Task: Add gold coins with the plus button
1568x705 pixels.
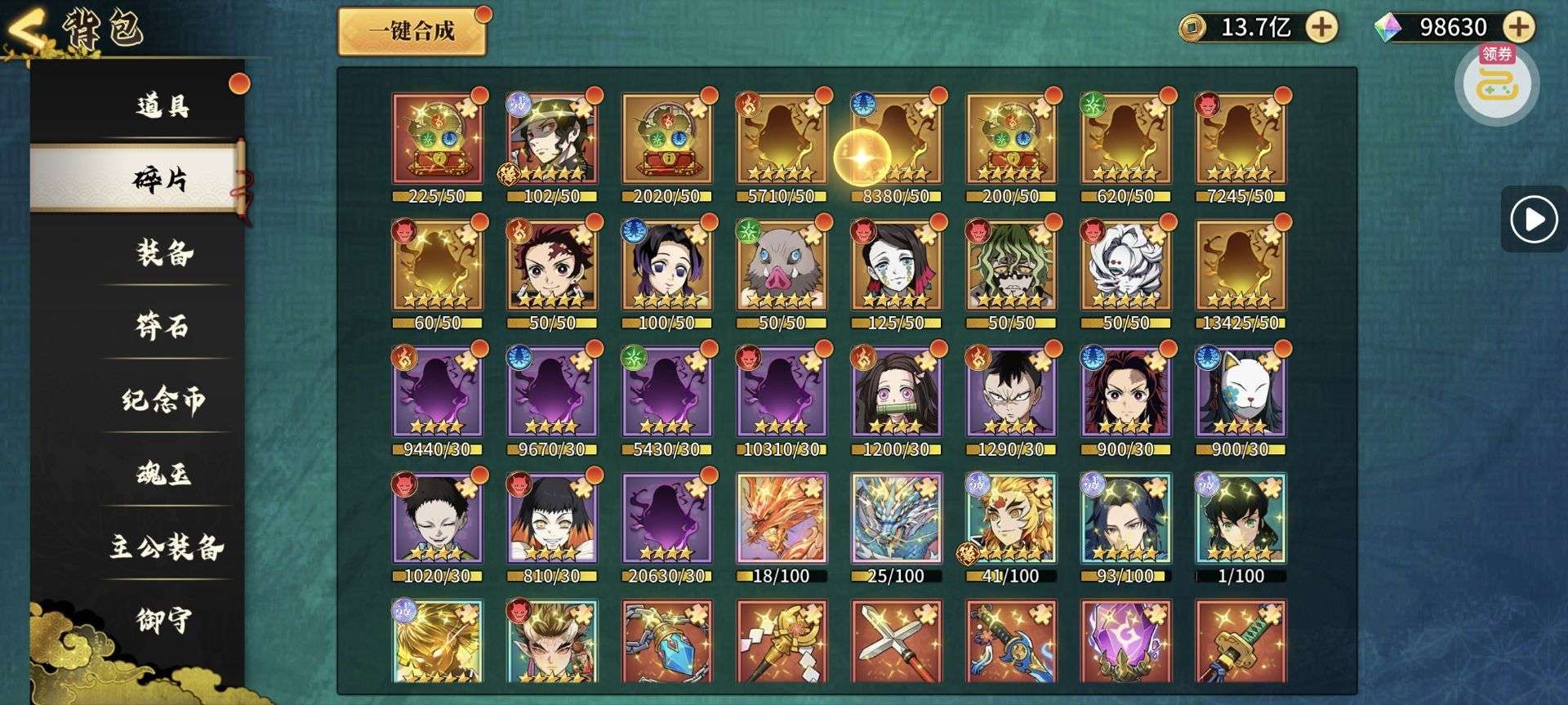Action: click(x=1321, y=27)
